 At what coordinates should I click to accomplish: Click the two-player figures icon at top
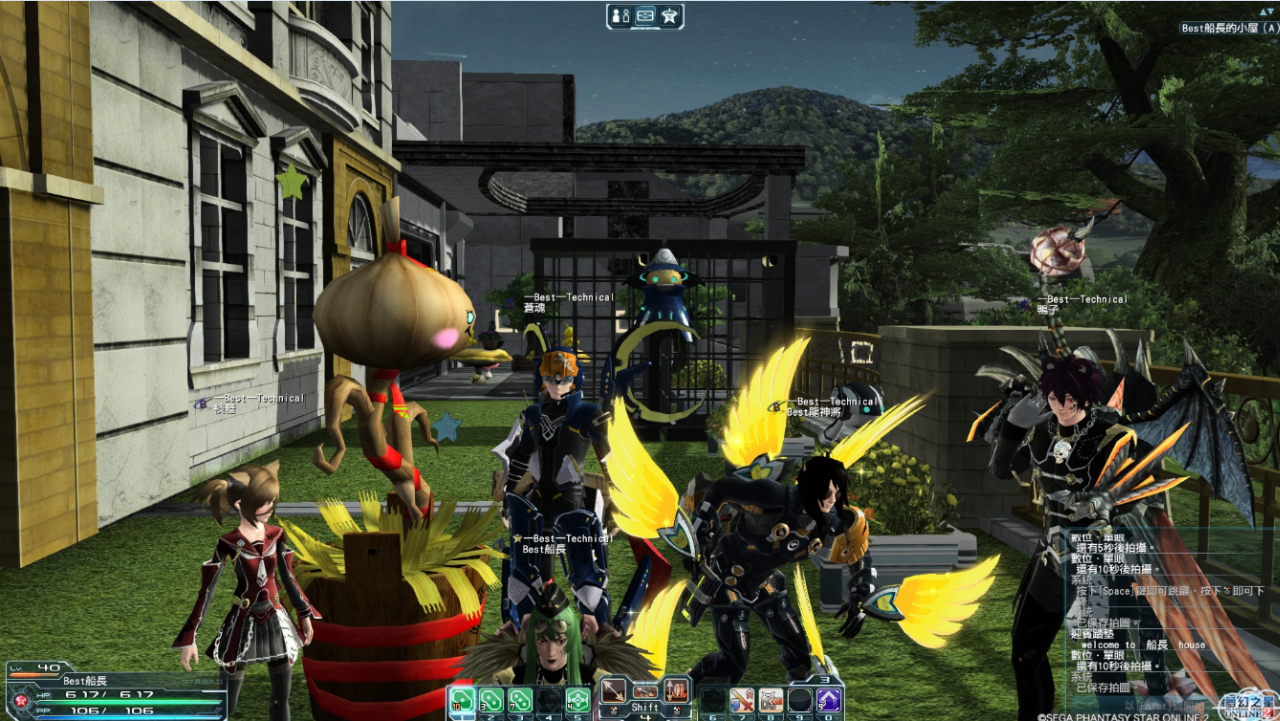[620, 16]
